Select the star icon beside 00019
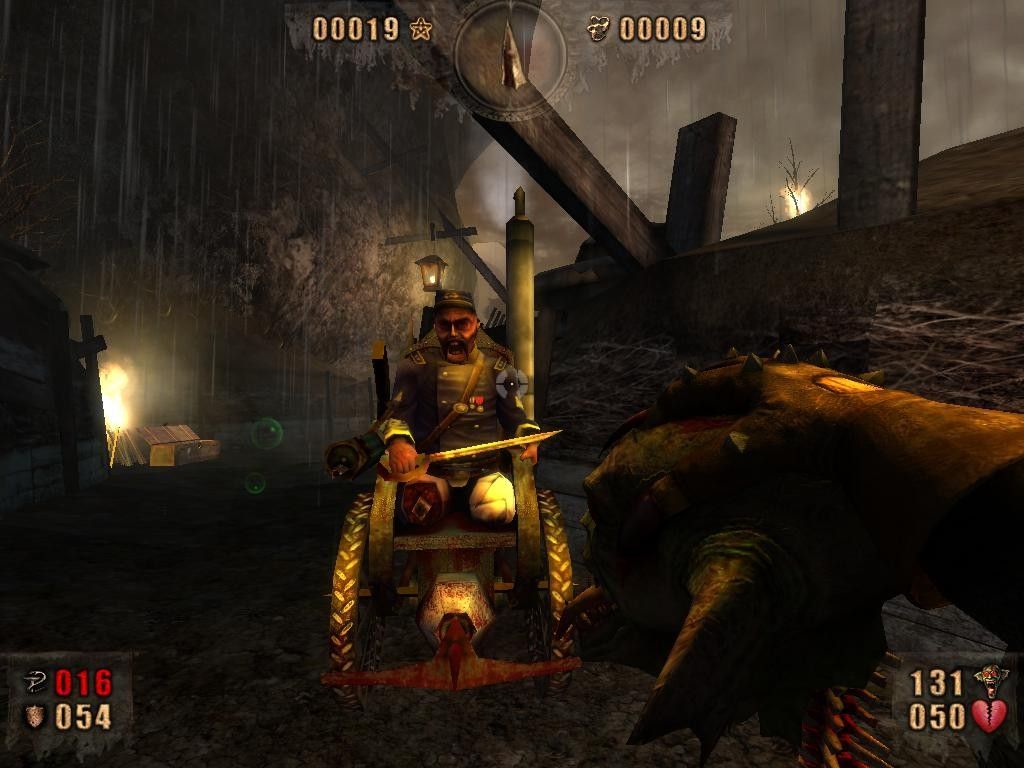 [420, 29]
